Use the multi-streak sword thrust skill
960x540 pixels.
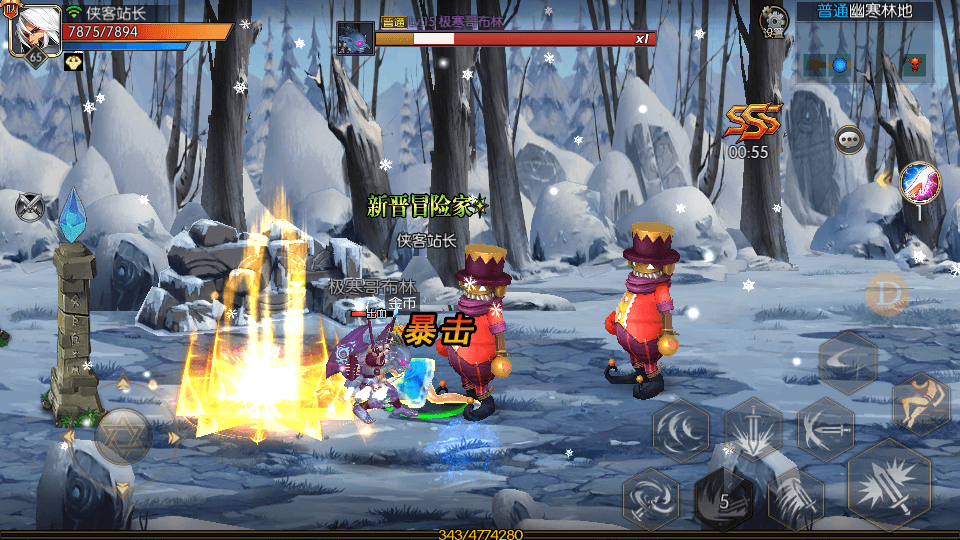[796, 498]
